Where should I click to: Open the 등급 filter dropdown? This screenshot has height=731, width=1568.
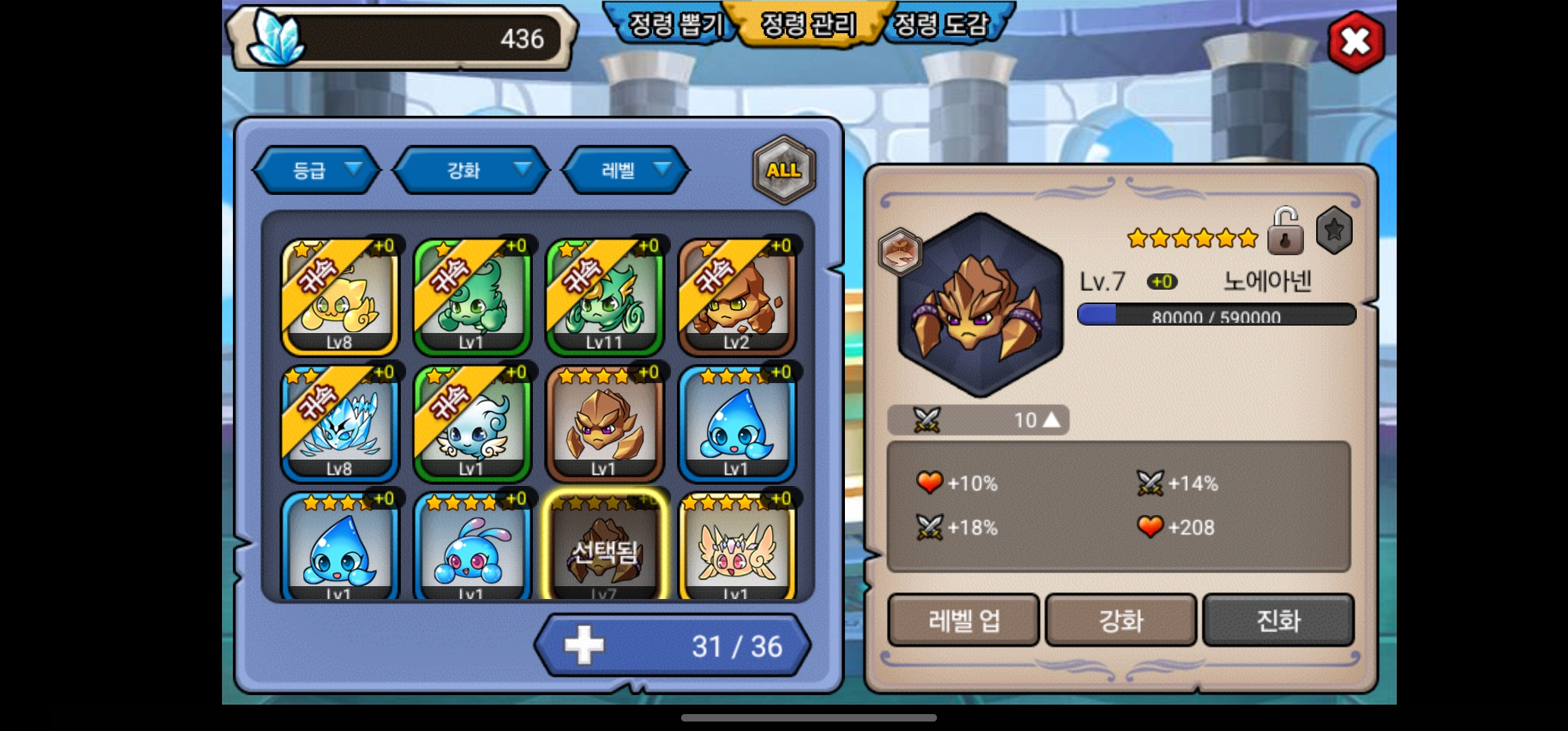tap(317, 170)
